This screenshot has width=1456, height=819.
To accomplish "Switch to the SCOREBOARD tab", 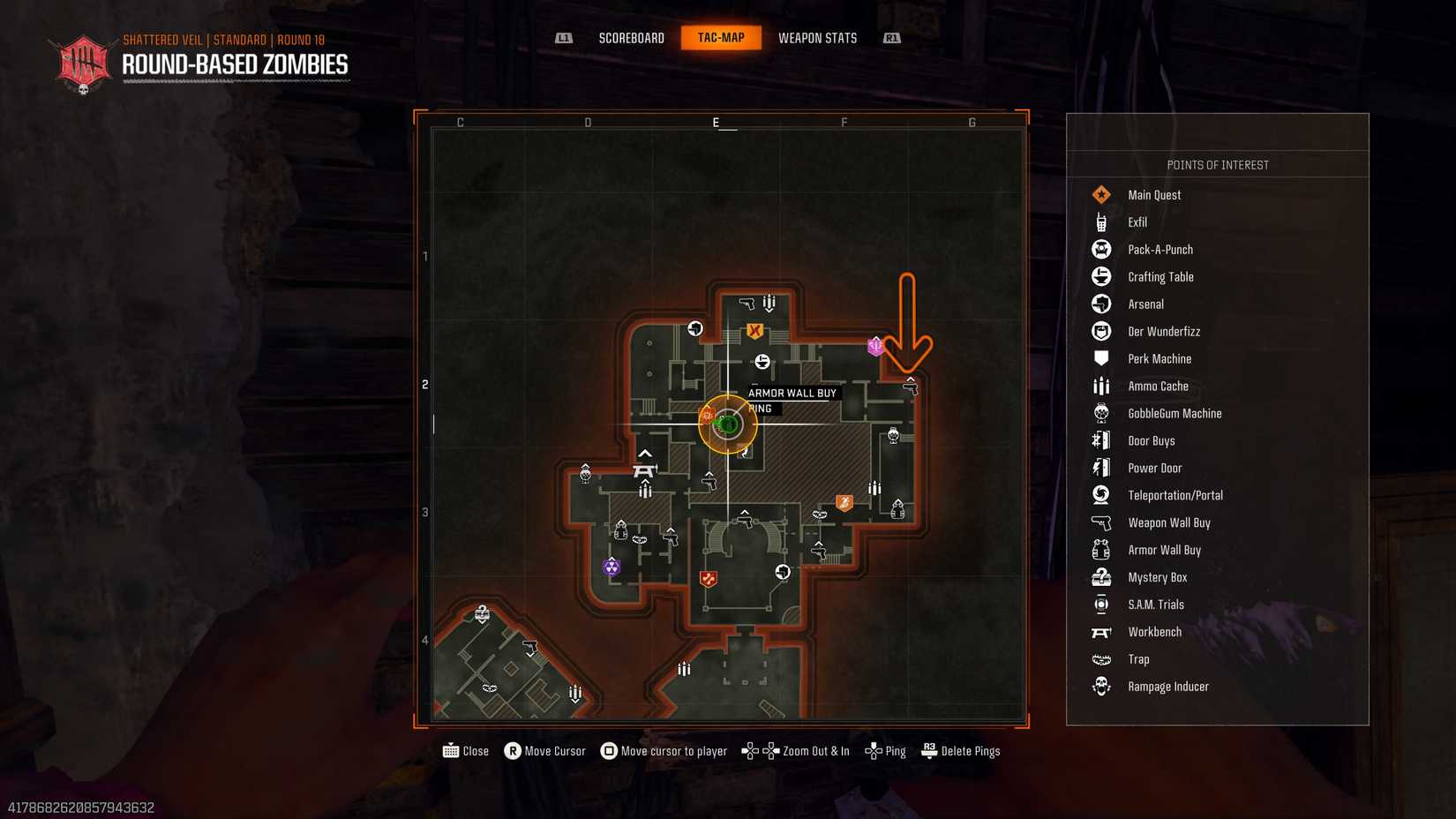I will (x=631, y=37).
